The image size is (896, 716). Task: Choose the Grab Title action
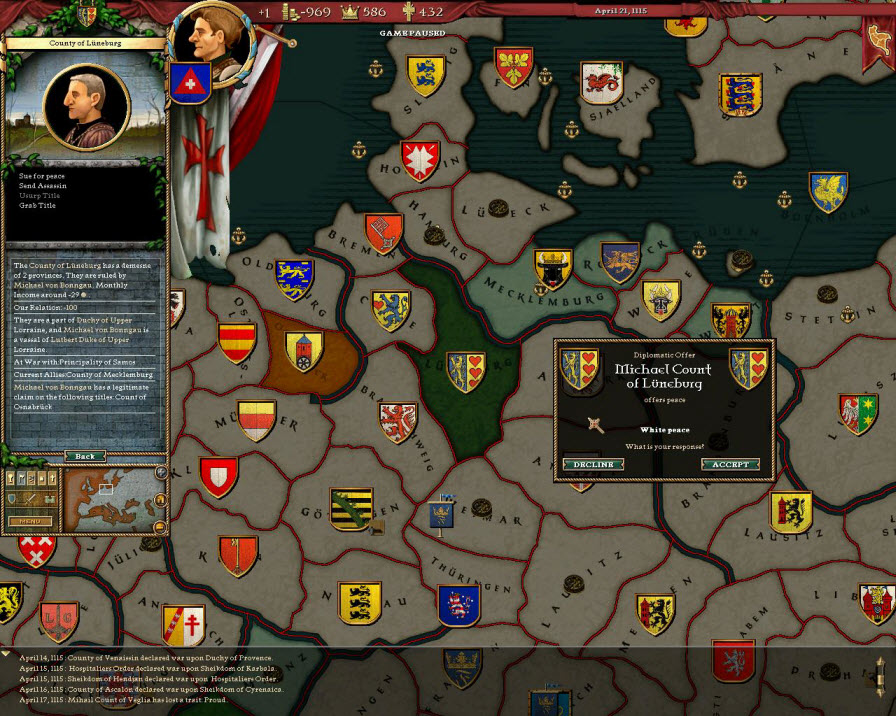click(x=38, y=205)
